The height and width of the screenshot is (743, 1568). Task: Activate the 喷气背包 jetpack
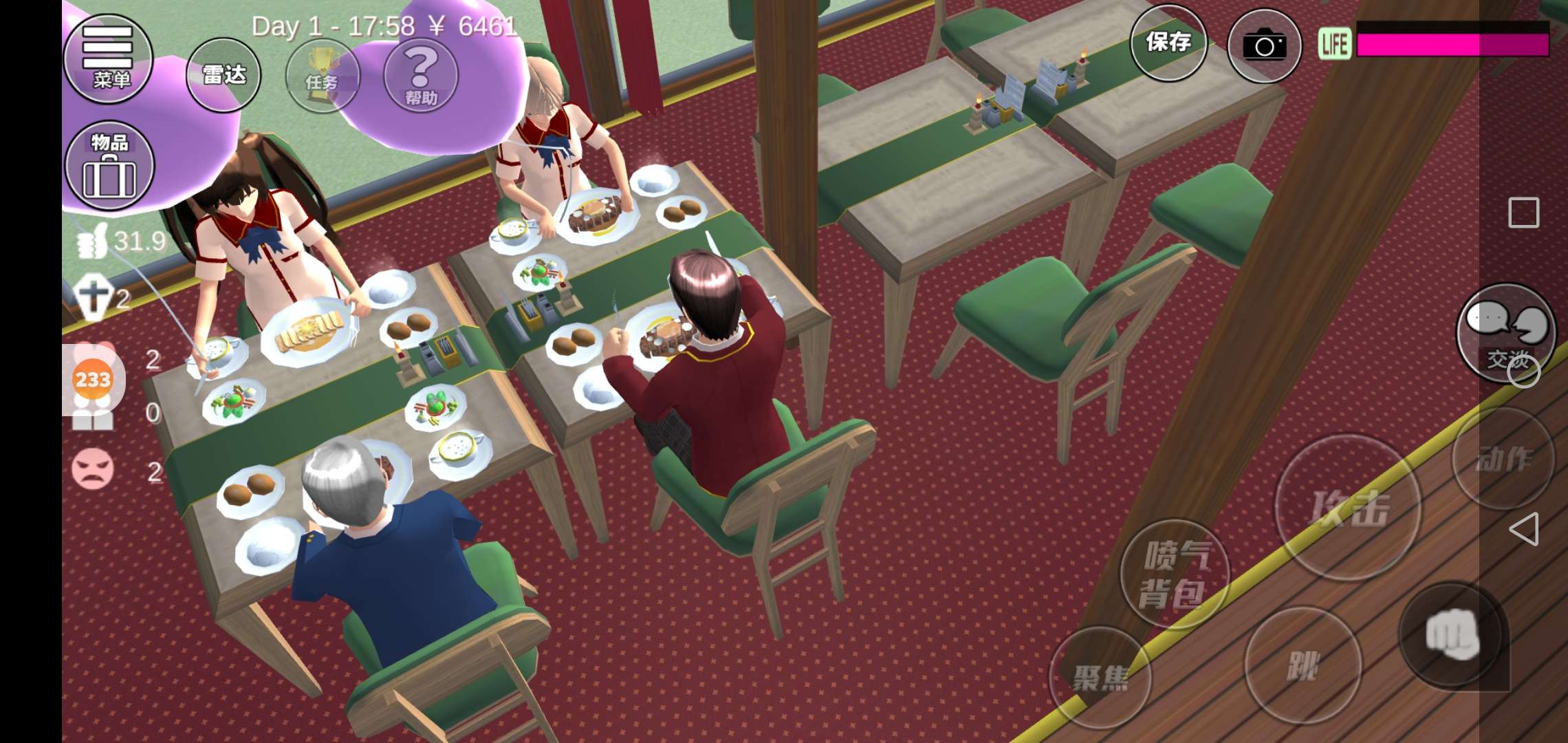click(1175, 574)
